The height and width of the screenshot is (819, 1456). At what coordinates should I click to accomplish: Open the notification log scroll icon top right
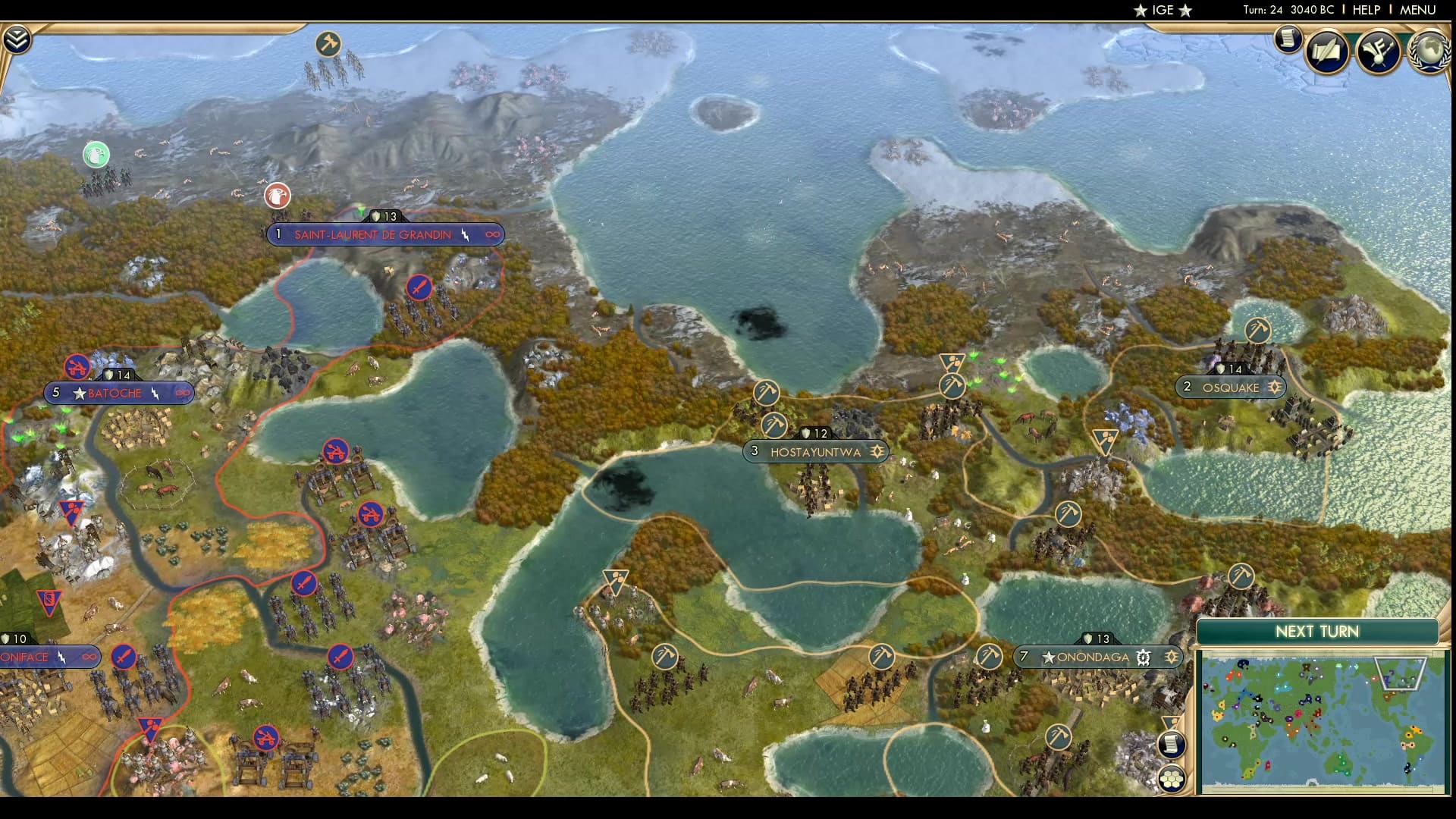pyautogui.click(x=1287, y=39)
